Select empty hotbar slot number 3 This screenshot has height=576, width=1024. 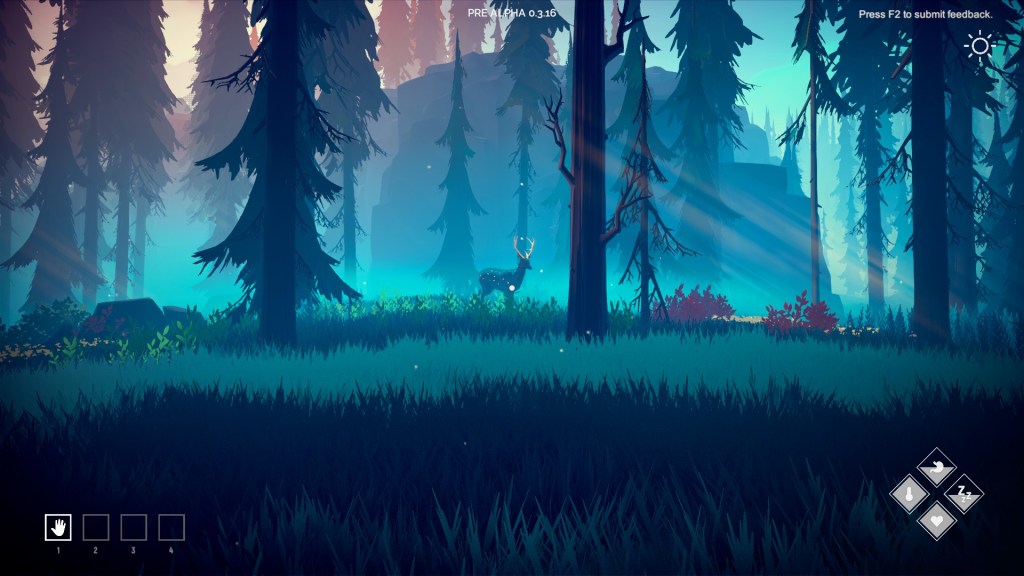click(x=134, y=527)
